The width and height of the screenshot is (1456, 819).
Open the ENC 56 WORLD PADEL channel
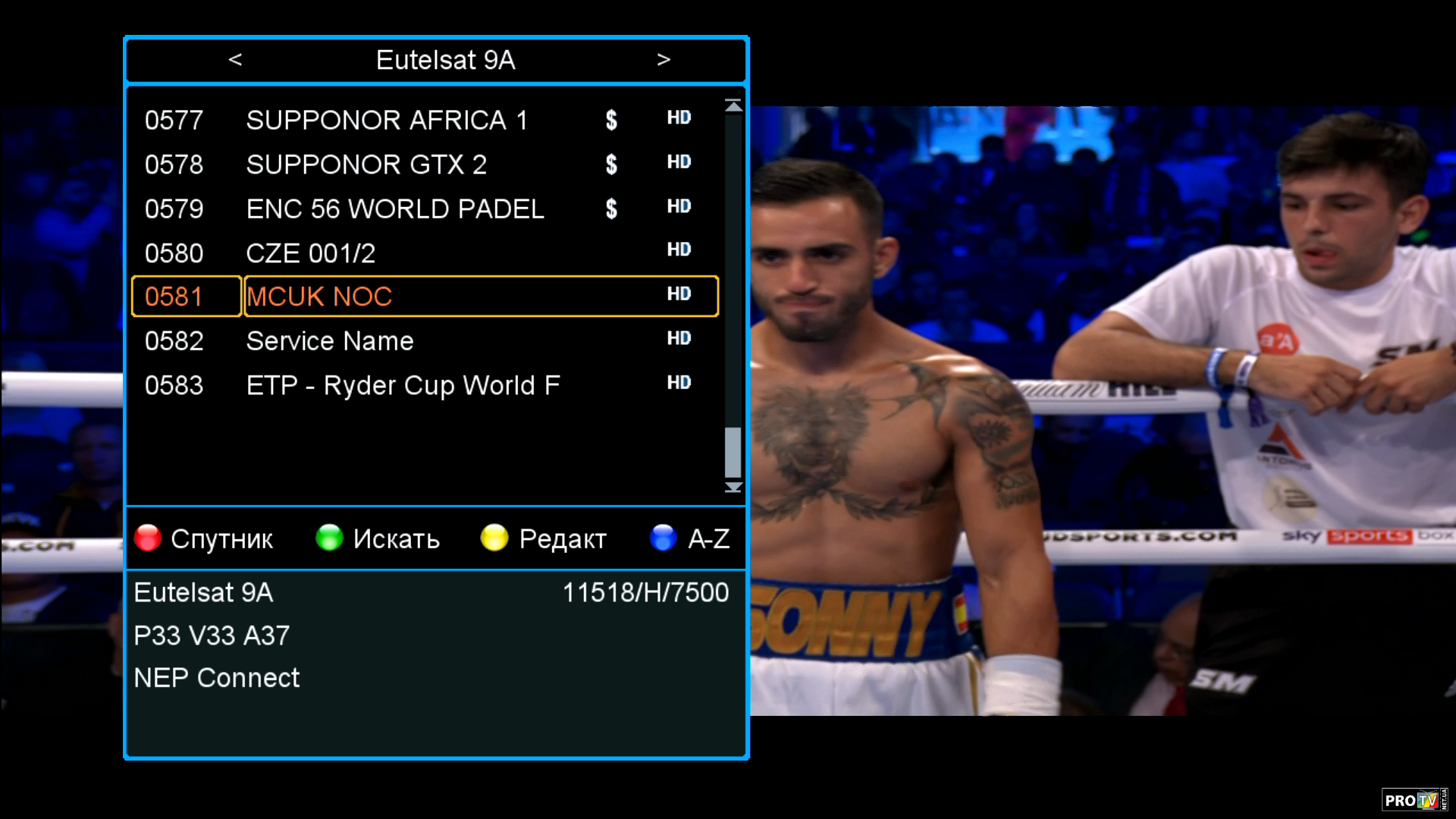(395, 209)
